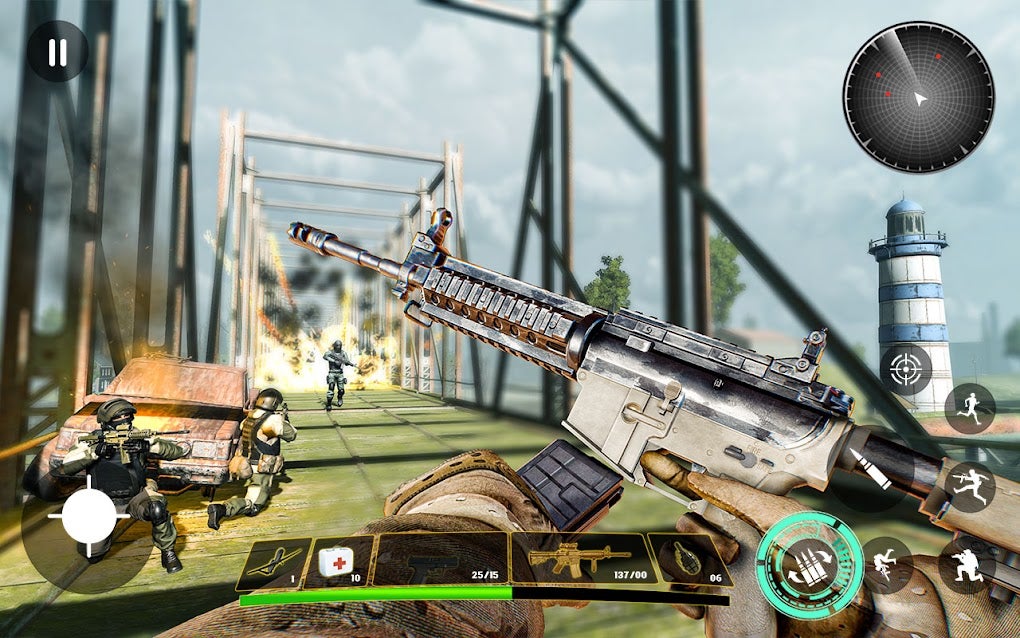The height and width of the screenshot is (638, 1020).
Task: Select the grenade slot
Action: pos(689,560)
